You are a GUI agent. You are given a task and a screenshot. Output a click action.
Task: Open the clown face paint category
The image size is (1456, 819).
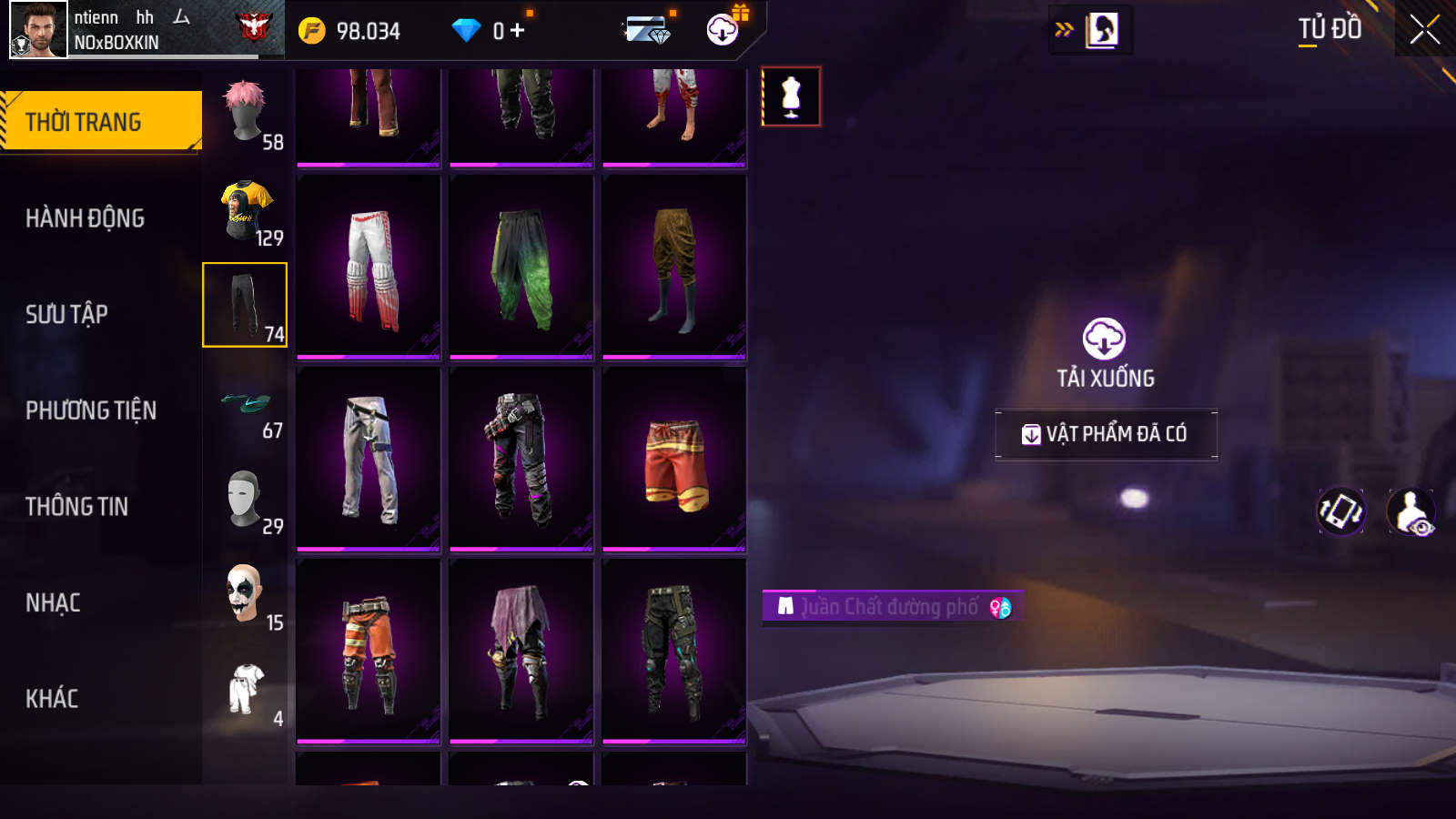pyautogui.click(x=245, y=595)
